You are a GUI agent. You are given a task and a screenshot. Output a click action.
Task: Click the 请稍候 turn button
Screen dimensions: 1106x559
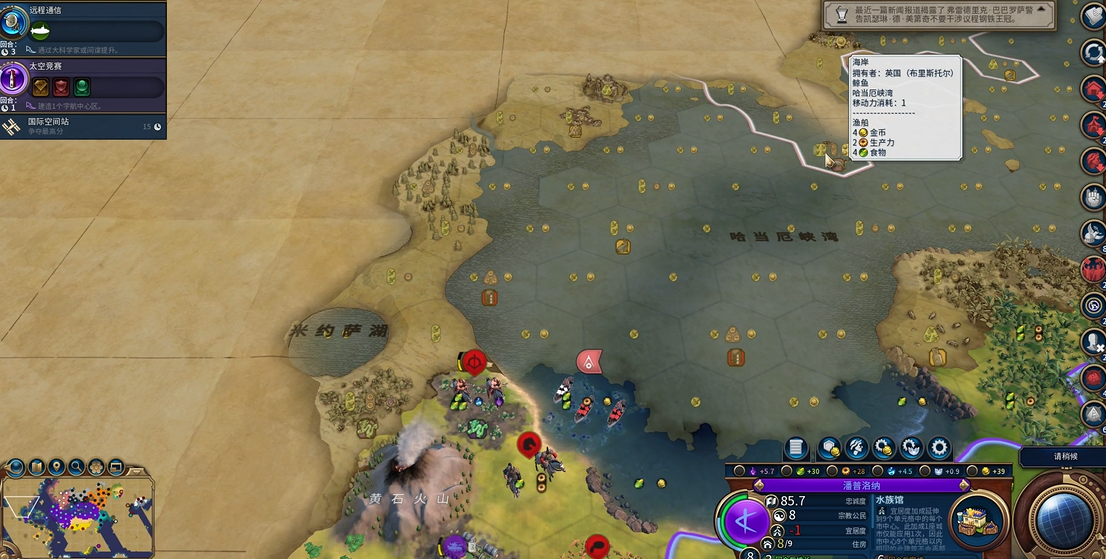tap(1064, 457)
